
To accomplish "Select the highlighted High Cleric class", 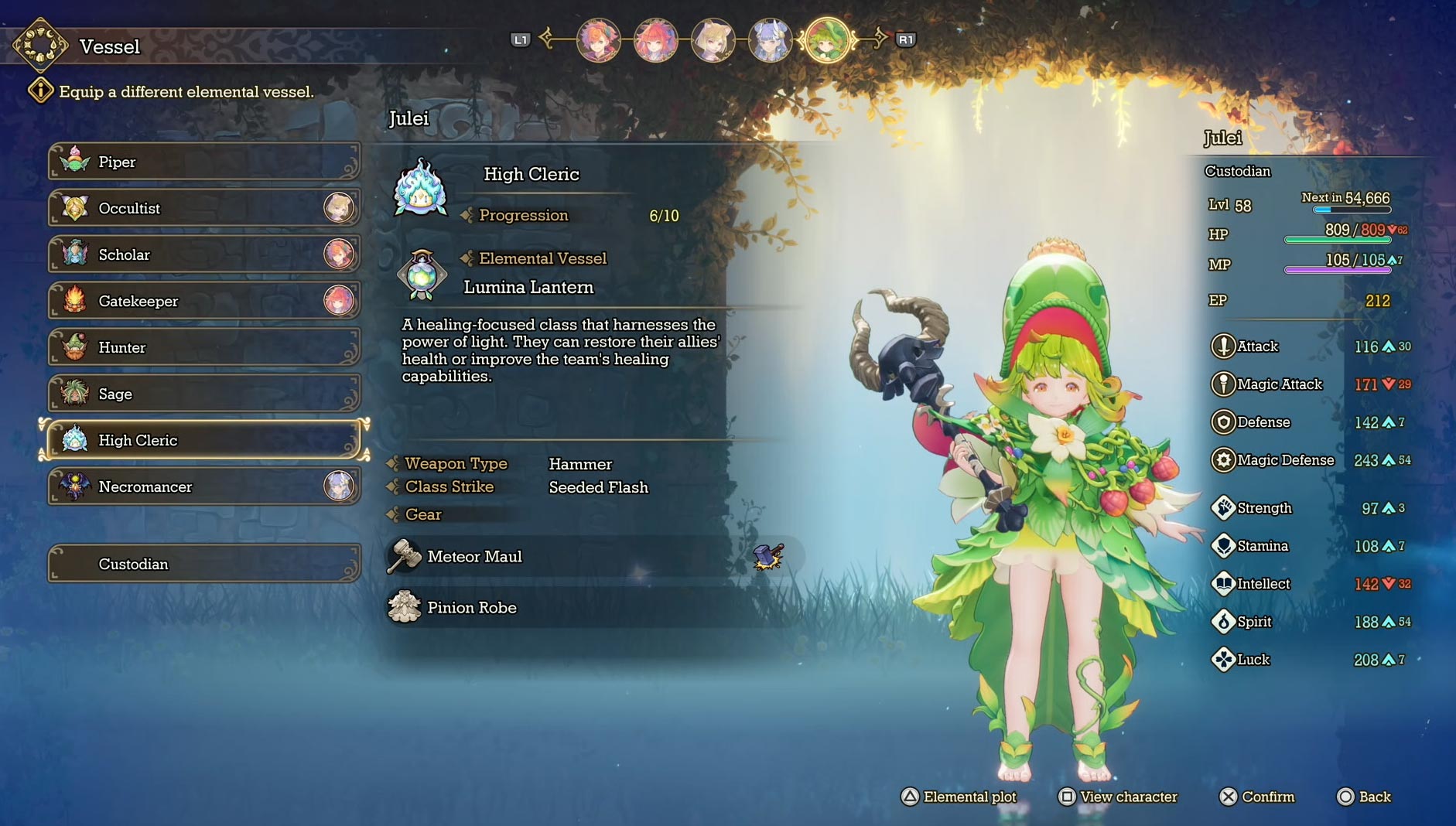I will click(x=204, y=440).
